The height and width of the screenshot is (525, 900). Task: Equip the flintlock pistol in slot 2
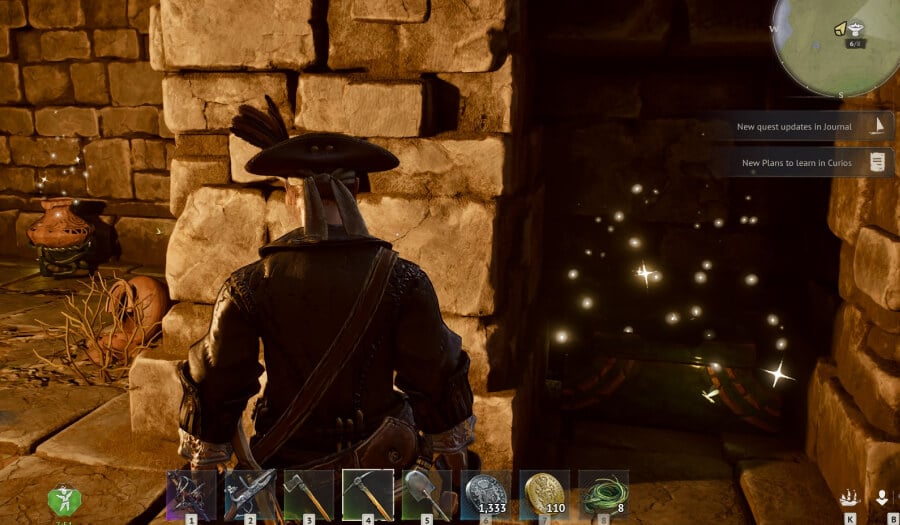250,495
